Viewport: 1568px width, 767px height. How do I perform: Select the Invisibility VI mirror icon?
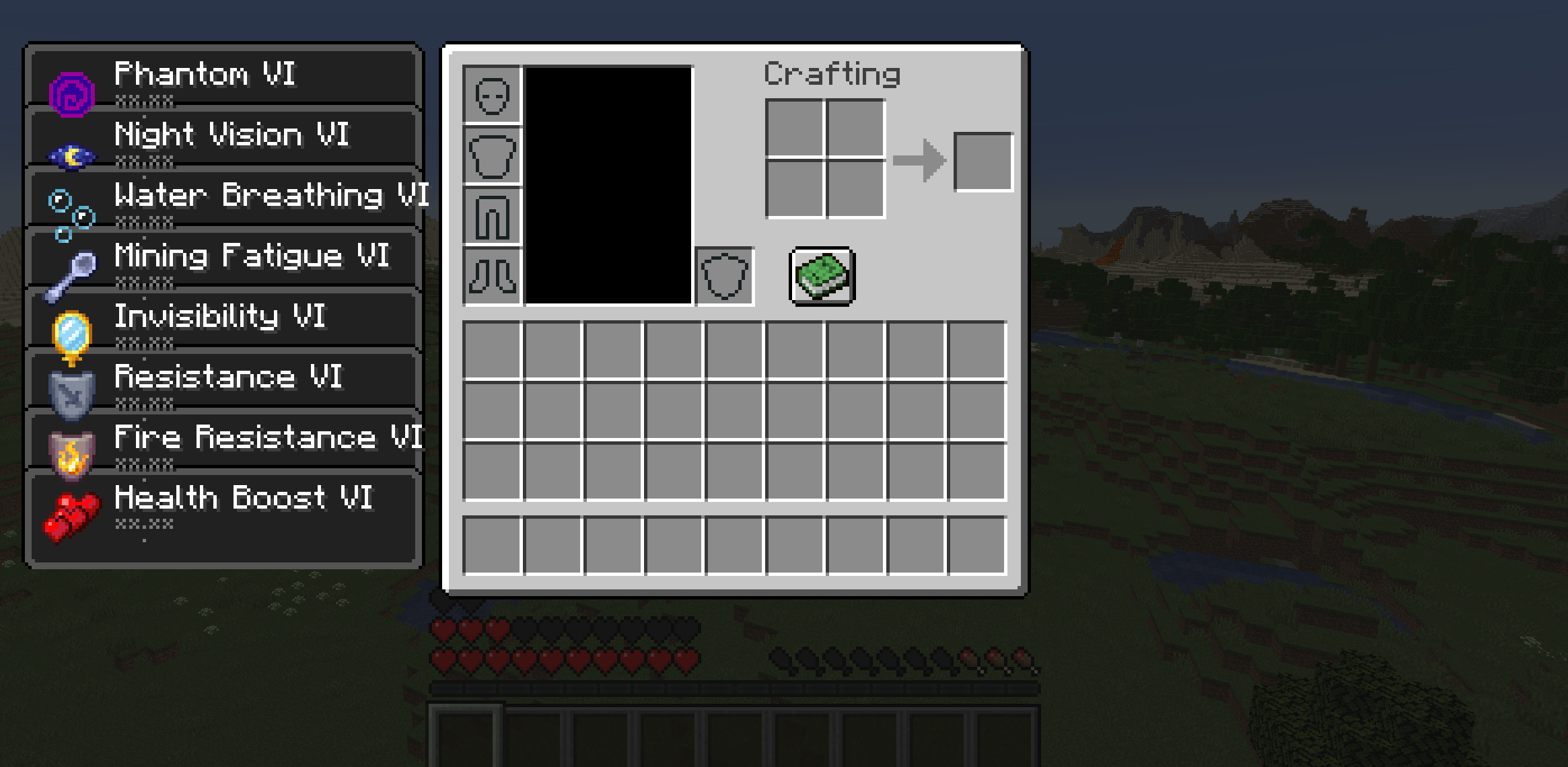click(x=71, y=330)
